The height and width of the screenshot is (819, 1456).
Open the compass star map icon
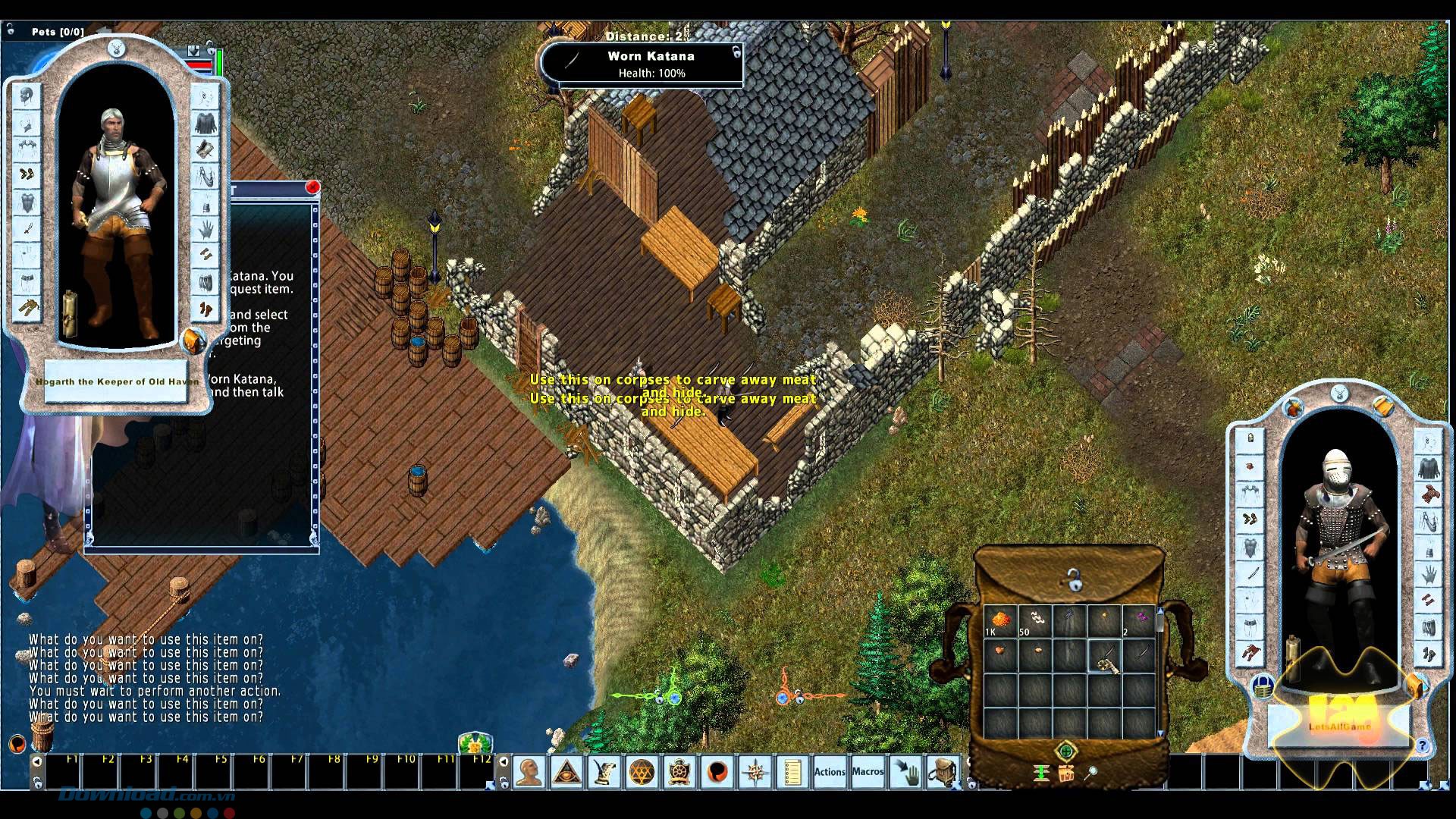click(755, 773)
